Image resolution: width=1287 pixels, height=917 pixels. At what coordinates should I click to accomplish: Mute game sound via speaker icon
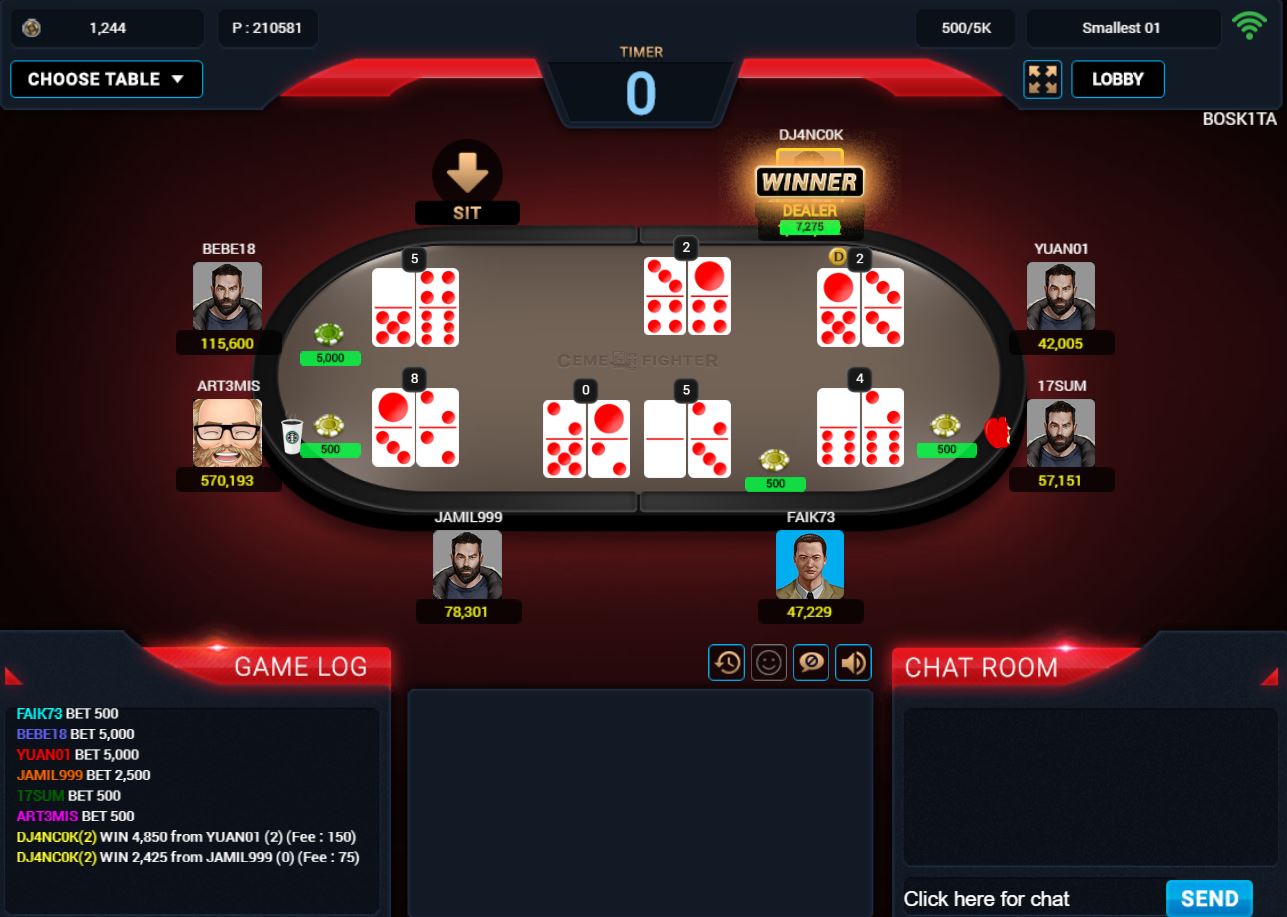(853, 662)
